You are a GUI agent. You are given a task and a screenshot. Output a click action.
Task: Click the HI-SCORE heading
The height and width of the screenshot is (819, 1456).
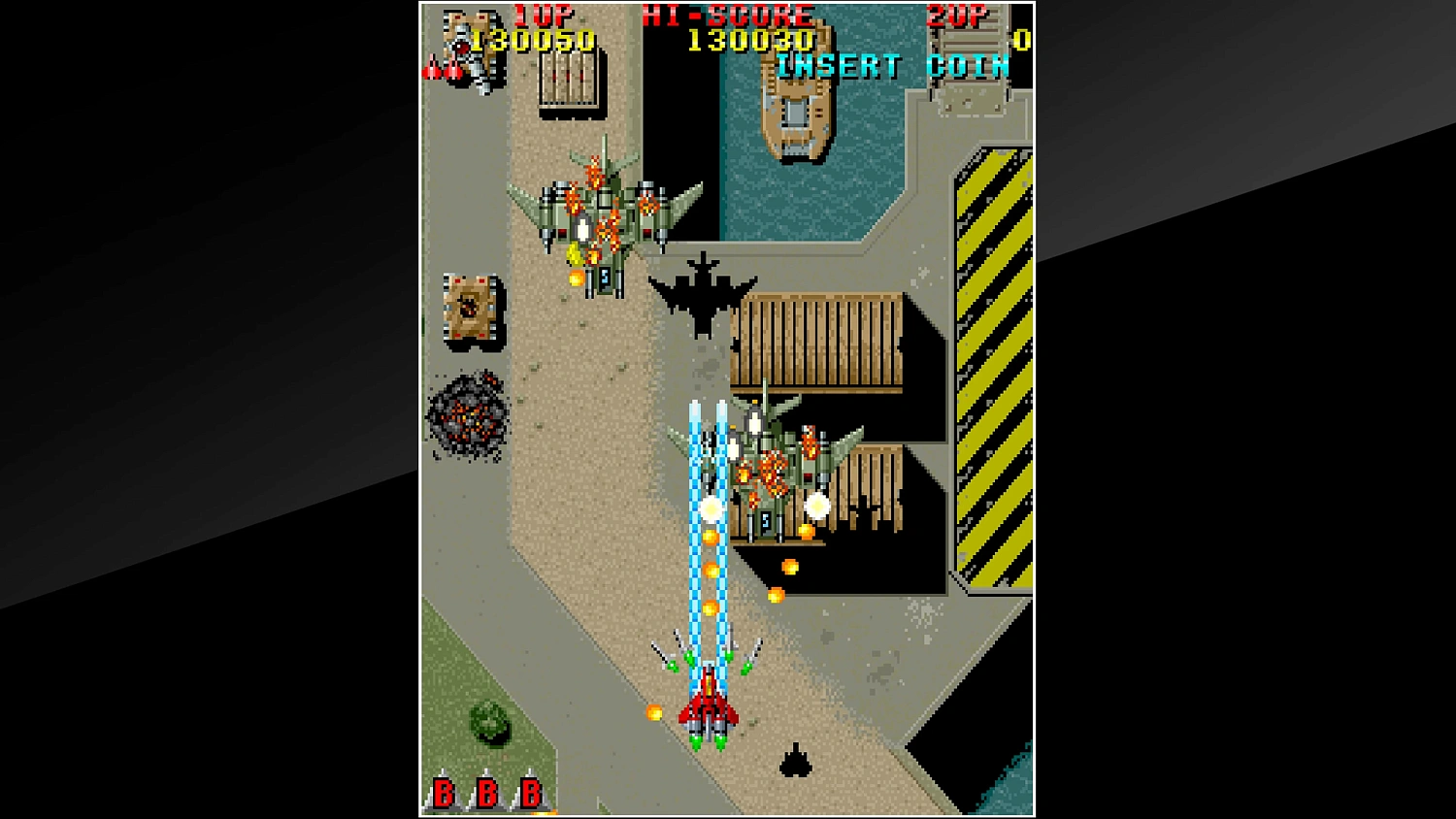point(727,16)
